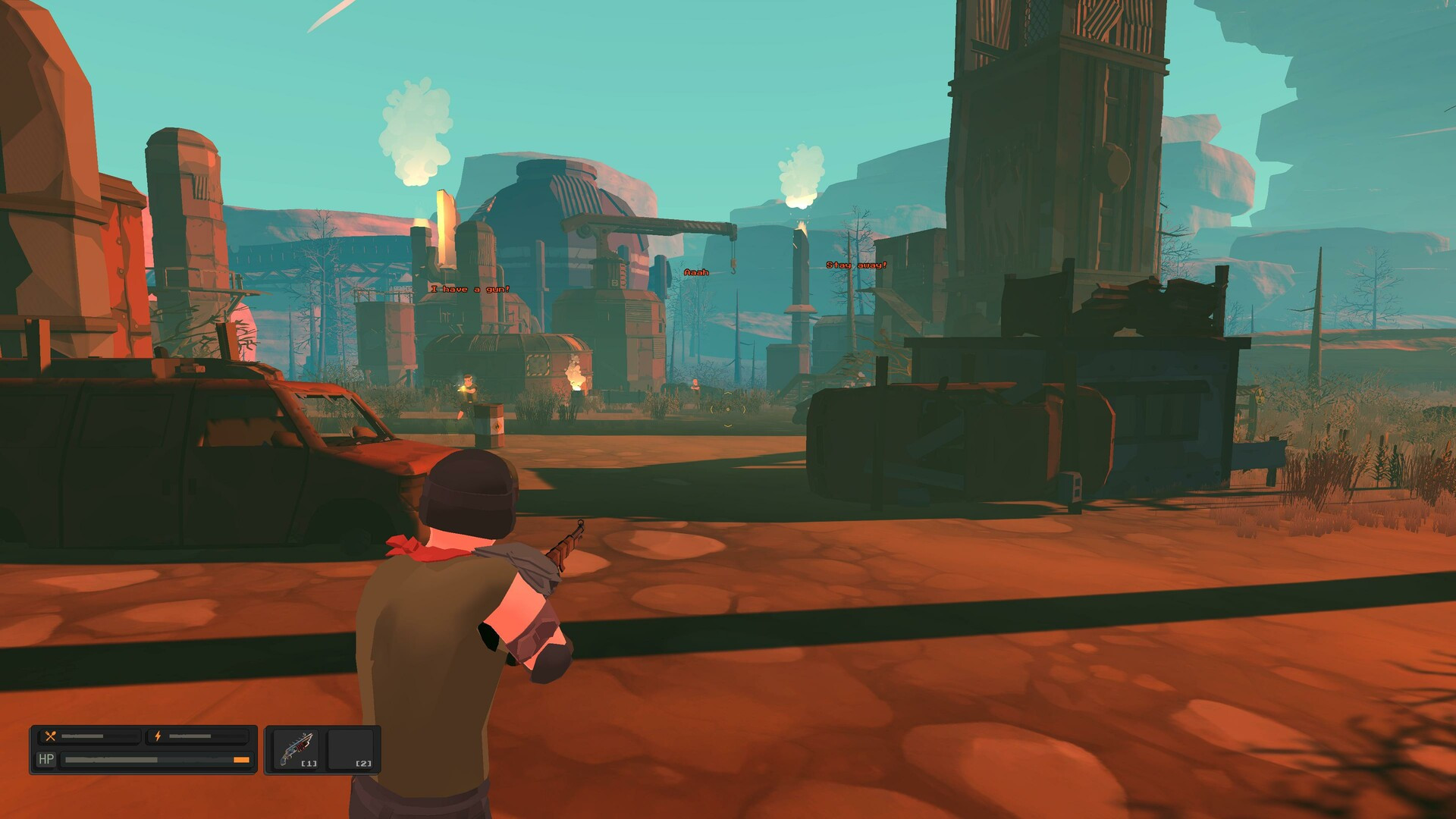Select the shotgun in weapon slot 1
The width and height of the screenshot is (1456, 819).
coord(297,749)
